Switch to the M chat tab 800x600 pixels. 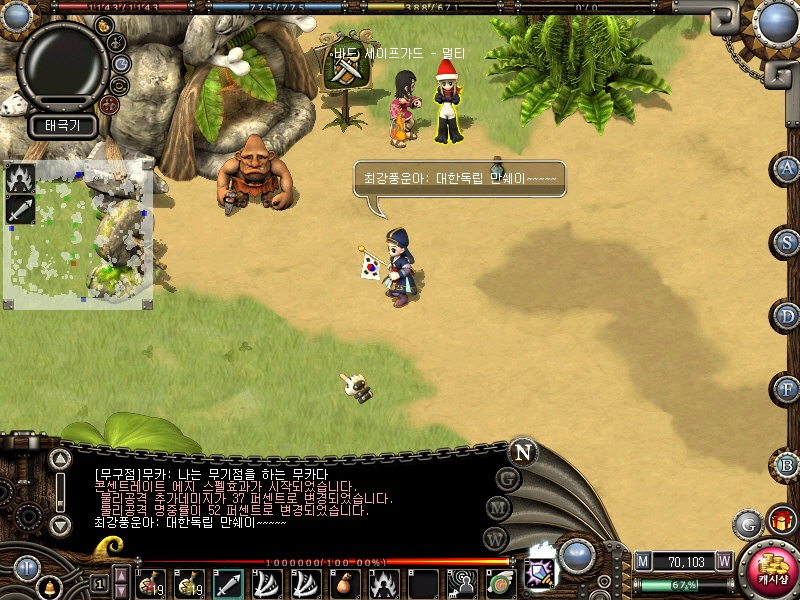(499, 508)
